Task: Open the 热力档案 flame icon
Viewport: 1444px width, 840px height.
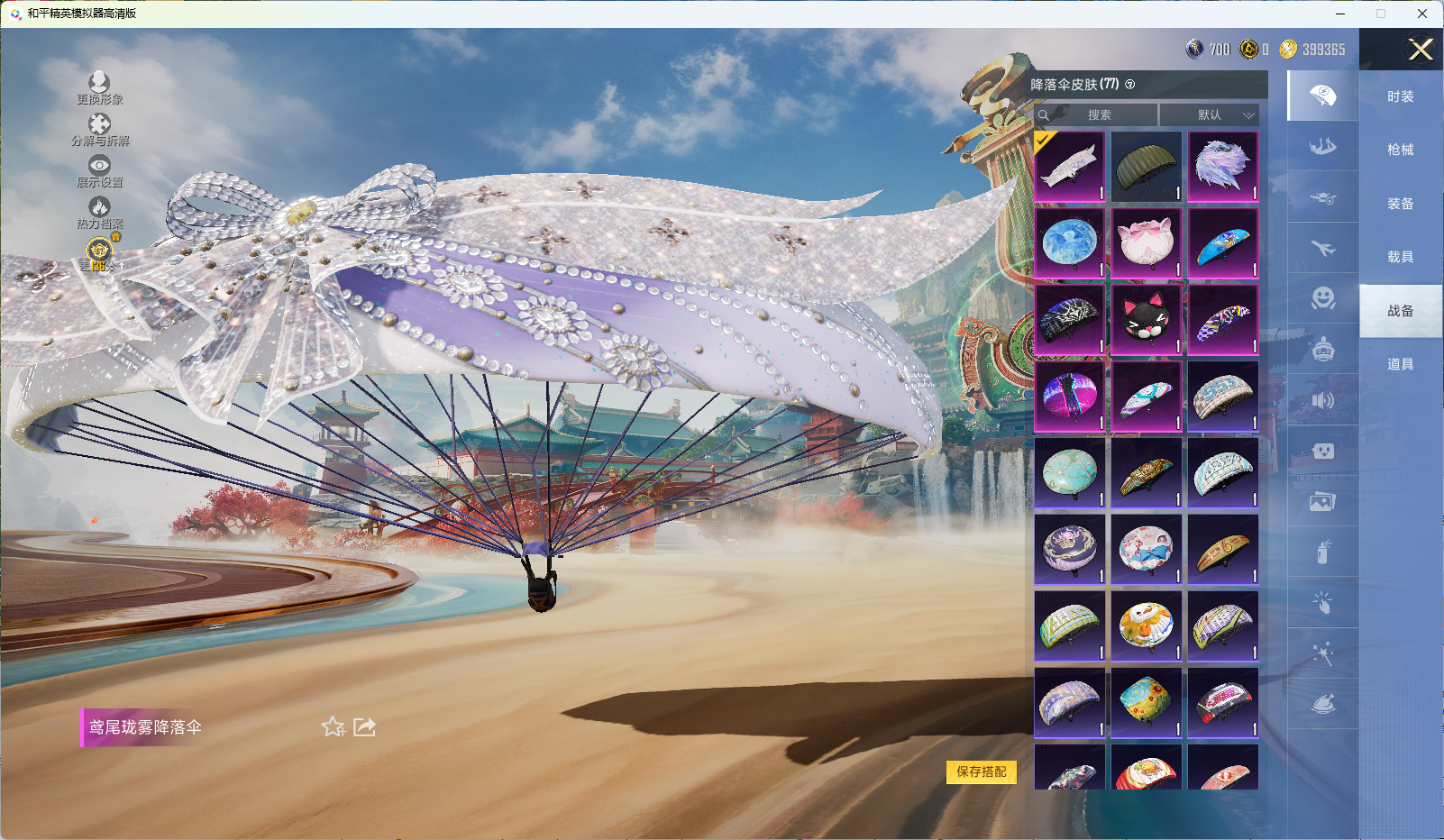Action: coord(99,212)
